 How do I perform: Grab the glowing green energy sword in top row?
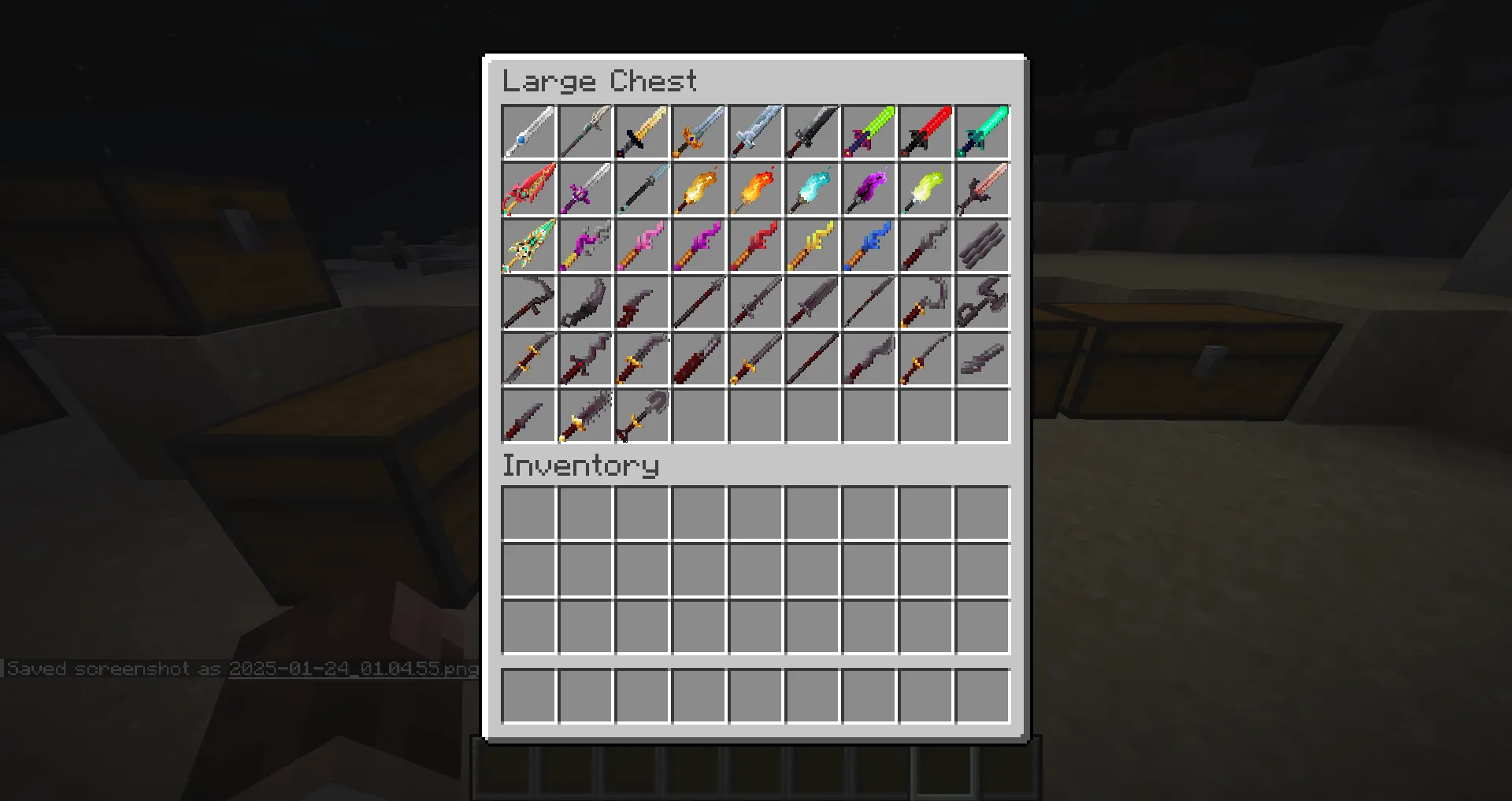tap(869, 132)
